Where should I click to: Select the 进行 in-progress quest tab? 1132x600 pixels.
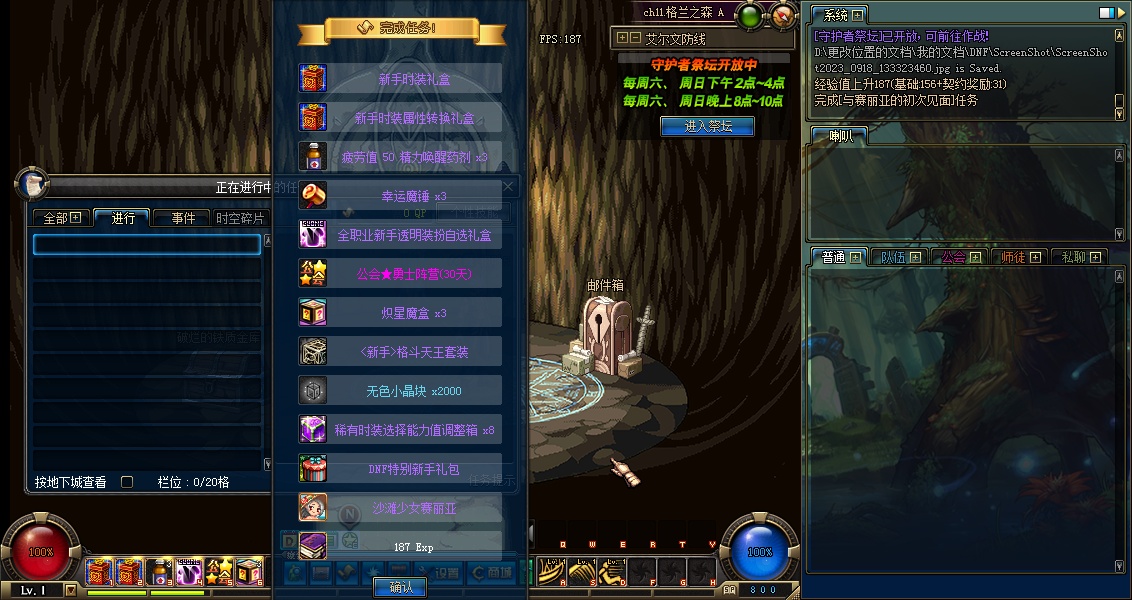123,217
